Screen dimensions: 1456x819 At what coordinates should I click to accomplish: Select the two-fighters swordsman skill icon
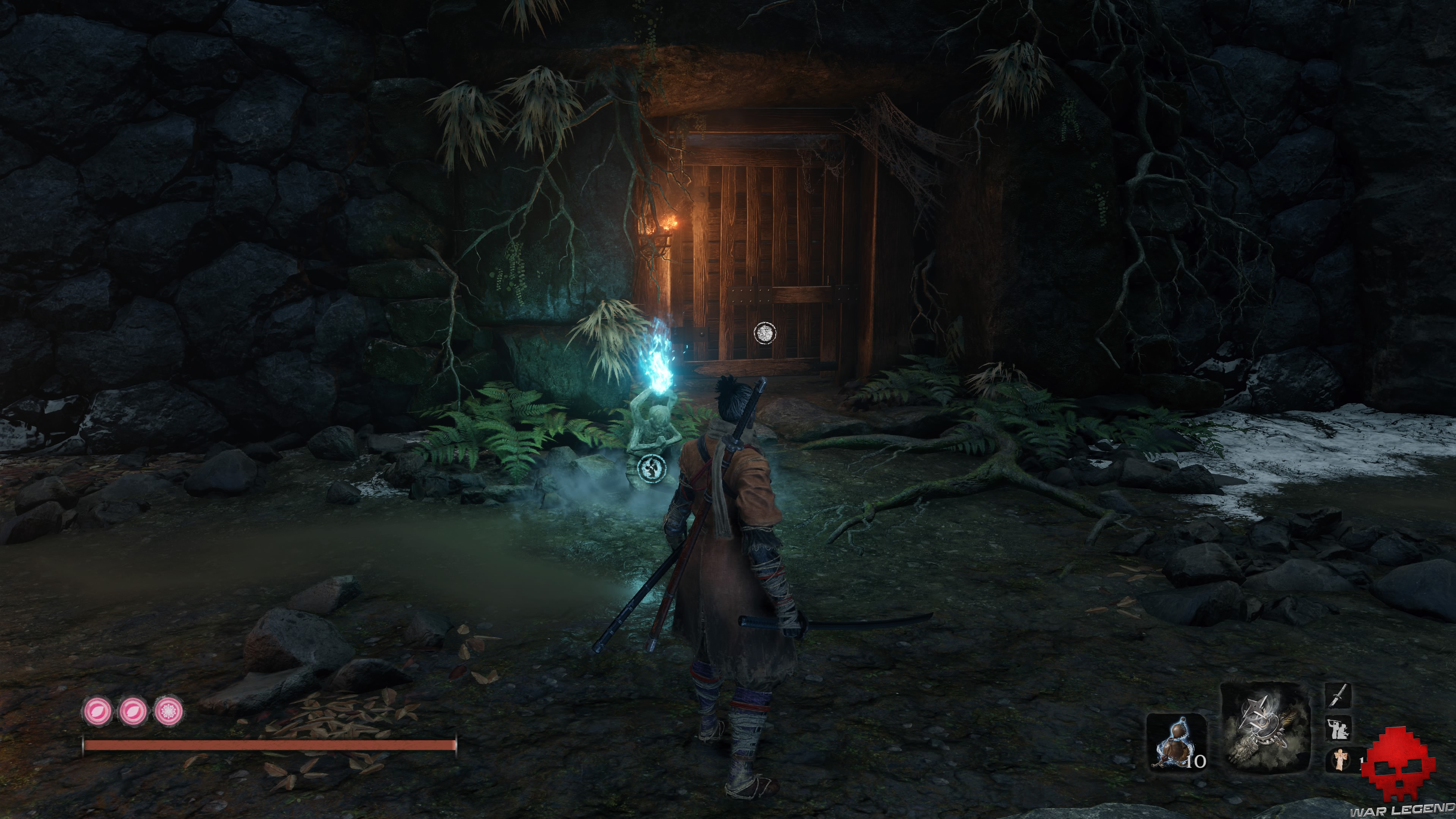pyautogui.click(x=1338, y=728)
